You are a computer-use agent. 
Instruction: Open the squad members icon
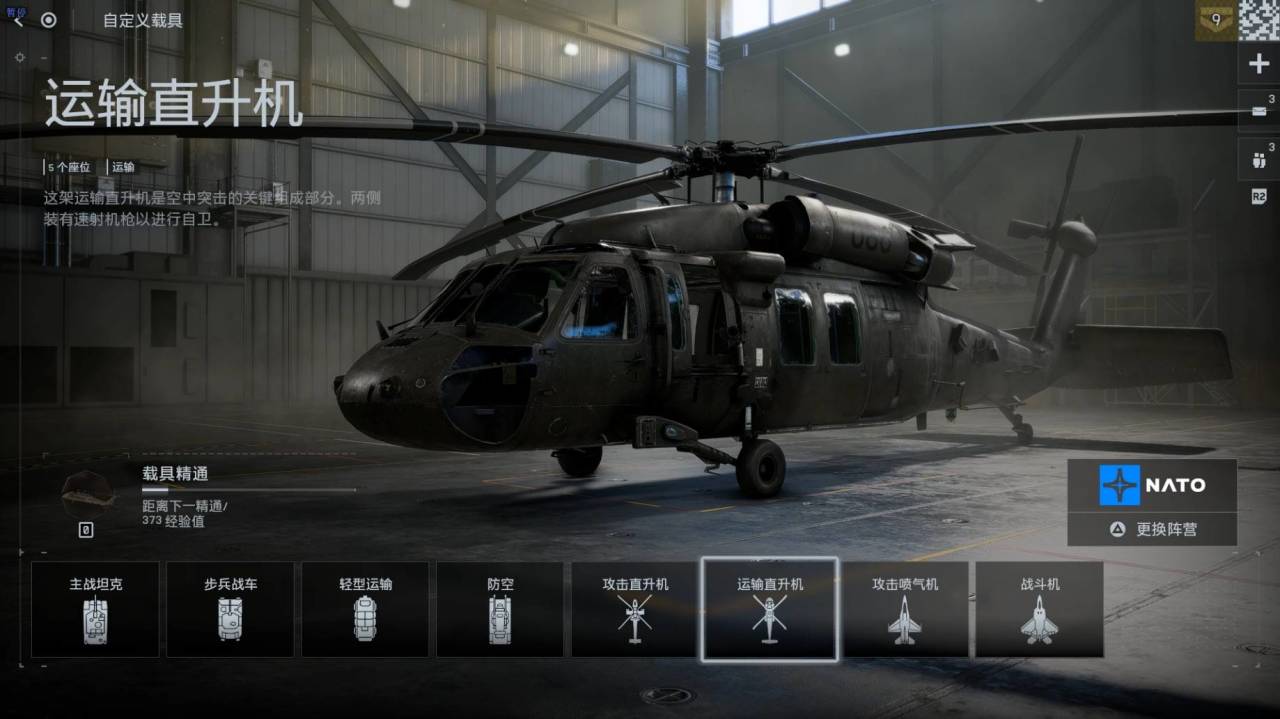pyautogui.click(x=1258, y=156)
